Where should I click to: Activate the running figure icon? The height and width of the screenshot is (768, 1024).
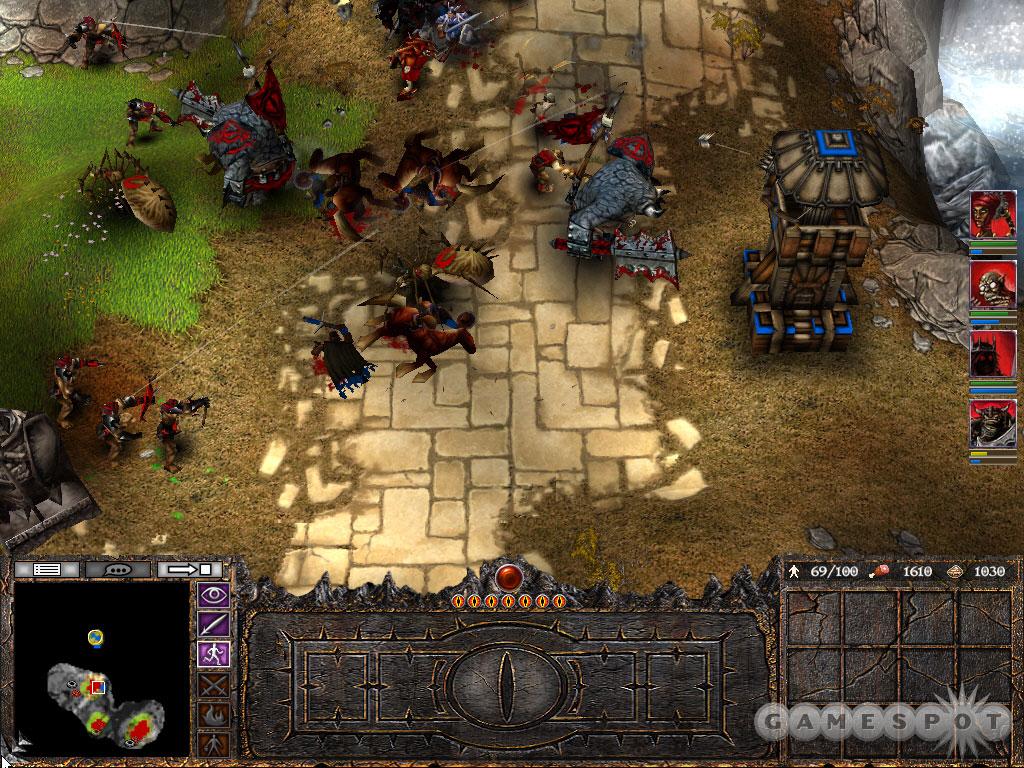[216, 654]
